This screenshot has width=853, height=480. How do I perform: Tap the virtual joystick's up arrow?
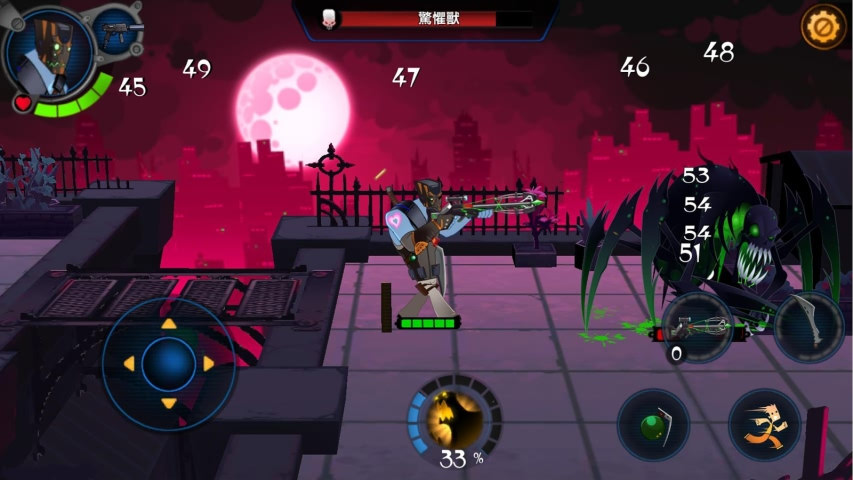tap(169, 324)
